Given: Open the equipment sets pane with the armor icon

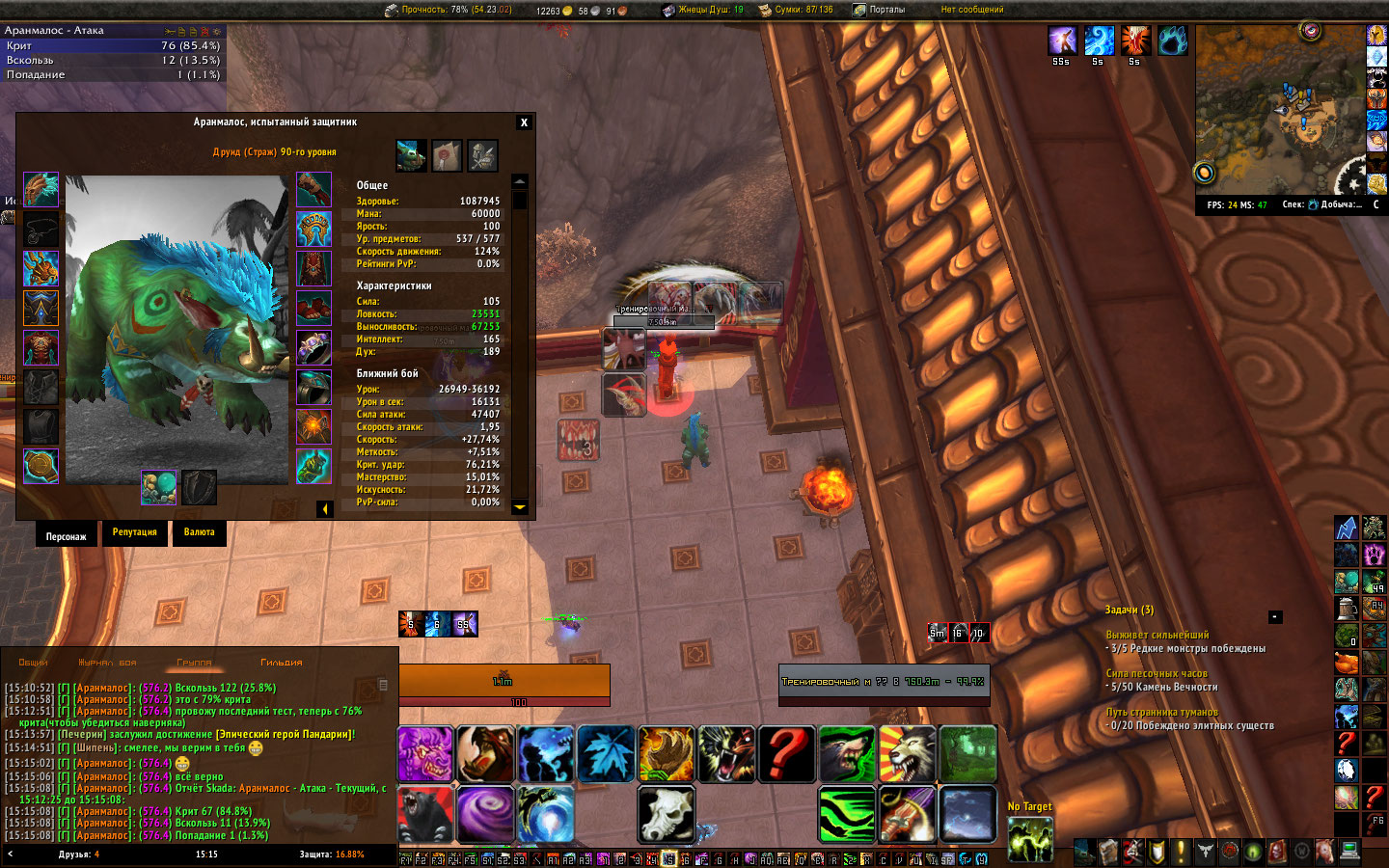Looking at the screenshot, I should (482, 155).
